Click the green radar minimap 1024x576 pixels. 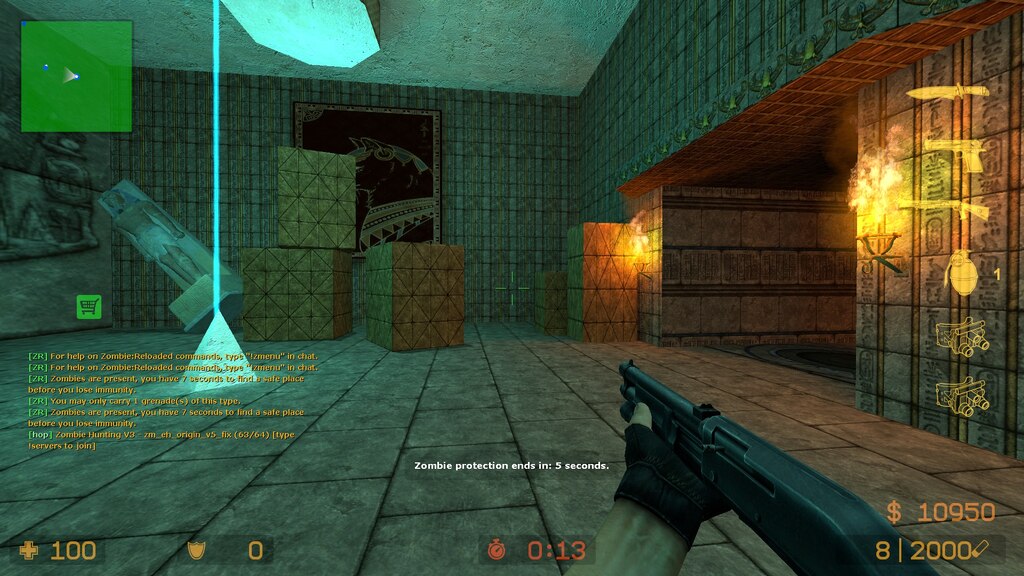click(x=76, y=76)
